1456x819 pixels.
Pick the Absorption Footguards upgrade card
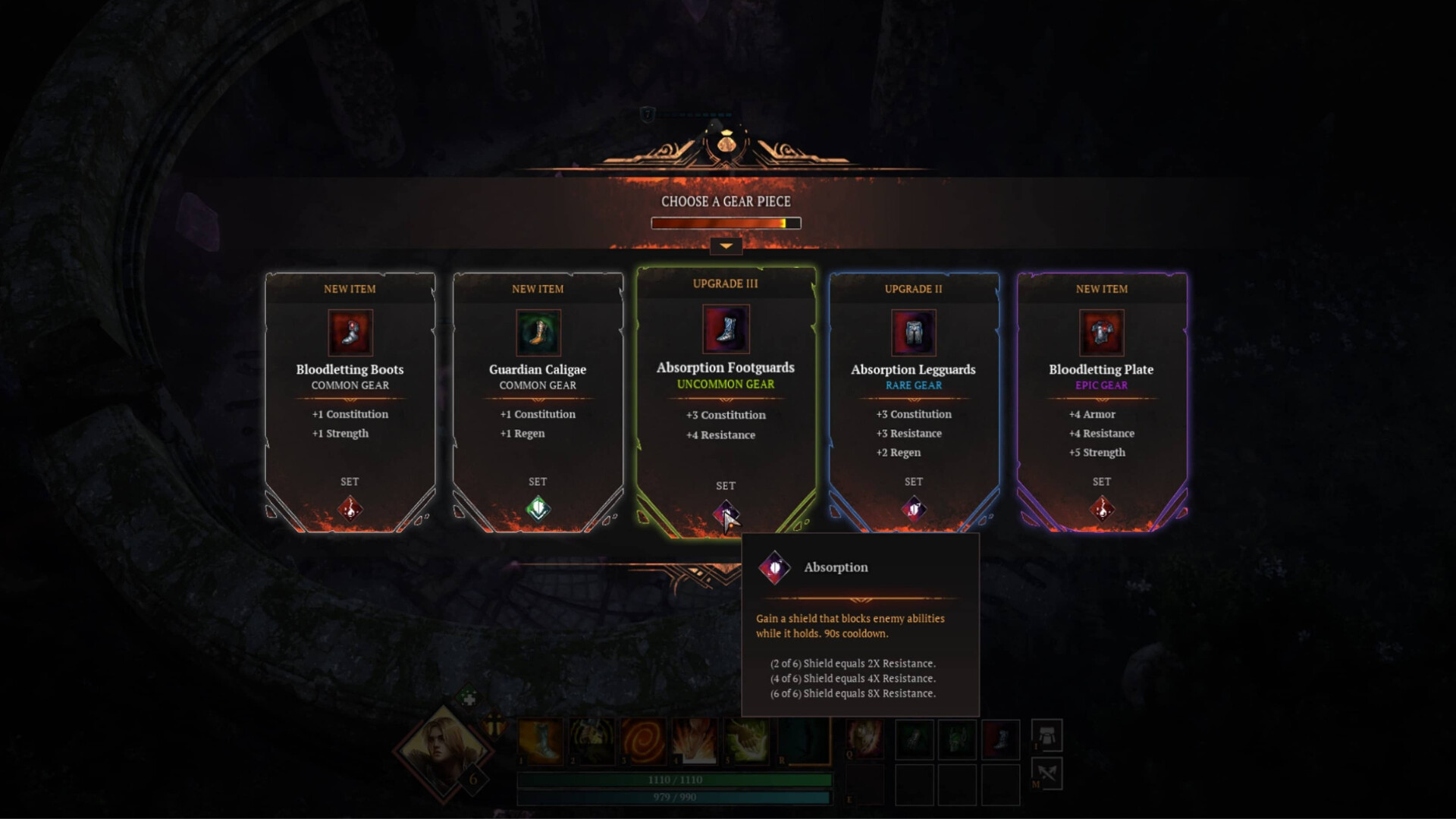(726, 394)
